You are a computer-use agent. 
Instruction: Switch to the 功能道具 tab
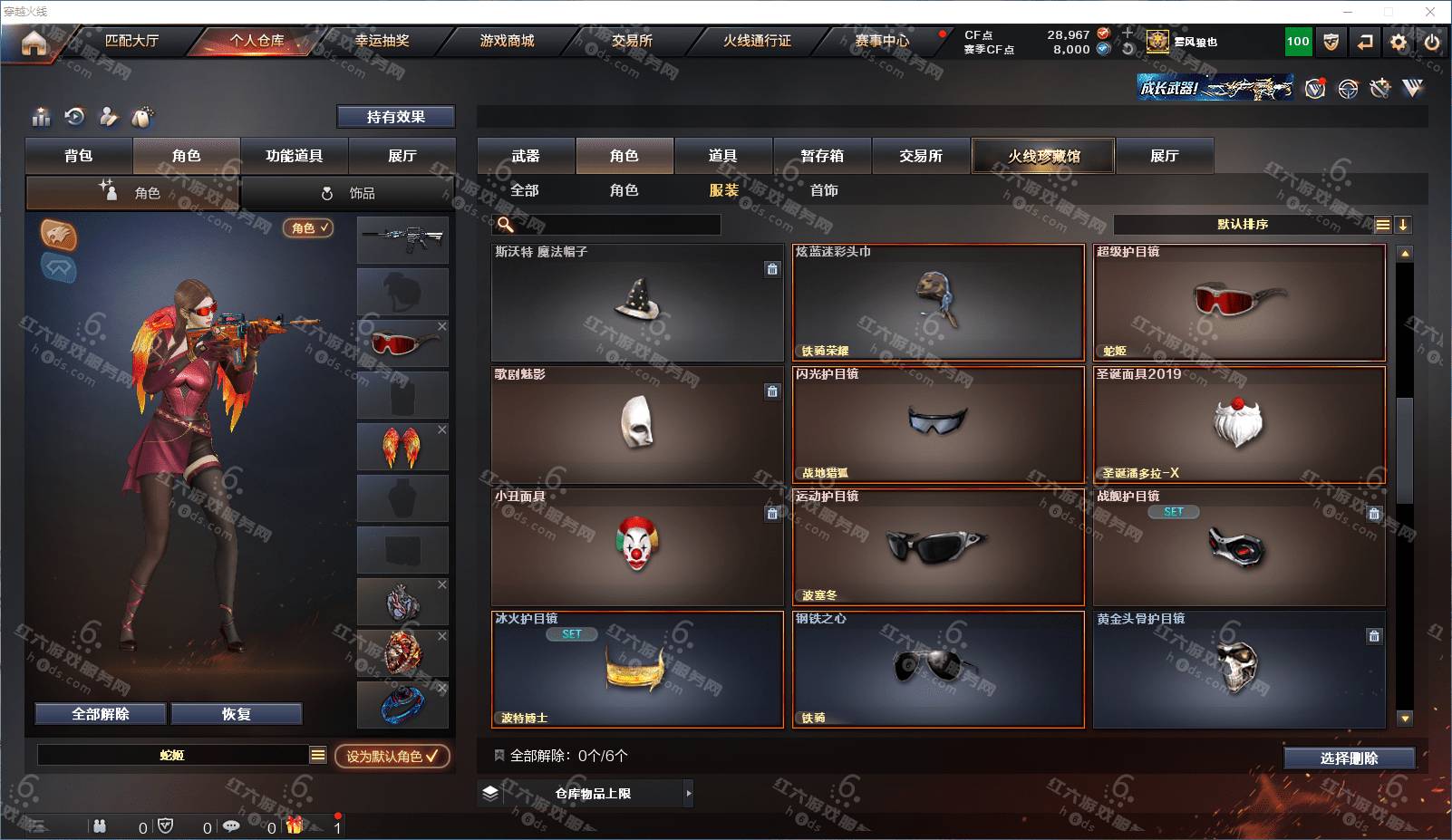pyautogui.click(x=294, y=156)
